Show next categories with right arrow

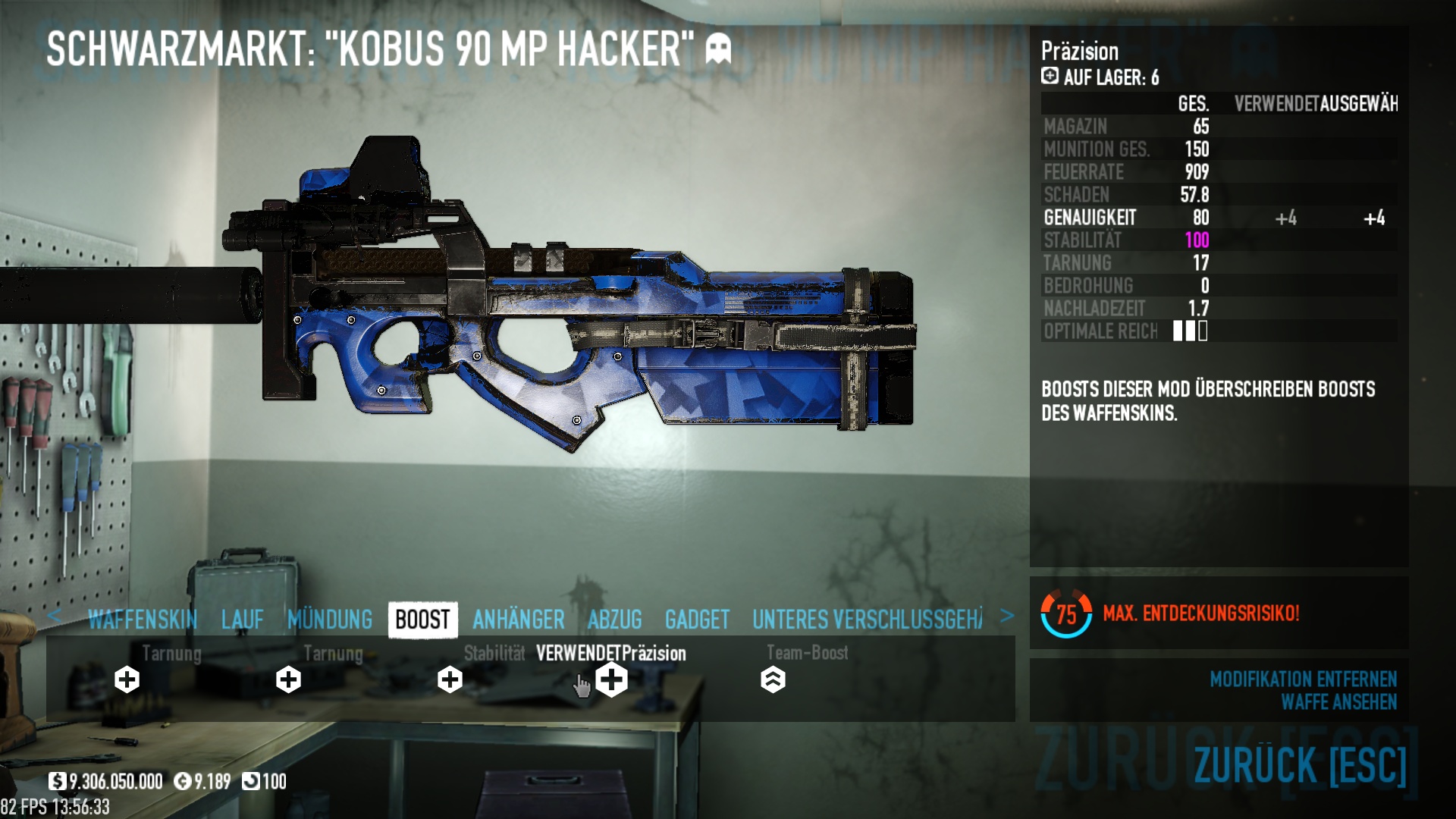[x=1006, y=616]
